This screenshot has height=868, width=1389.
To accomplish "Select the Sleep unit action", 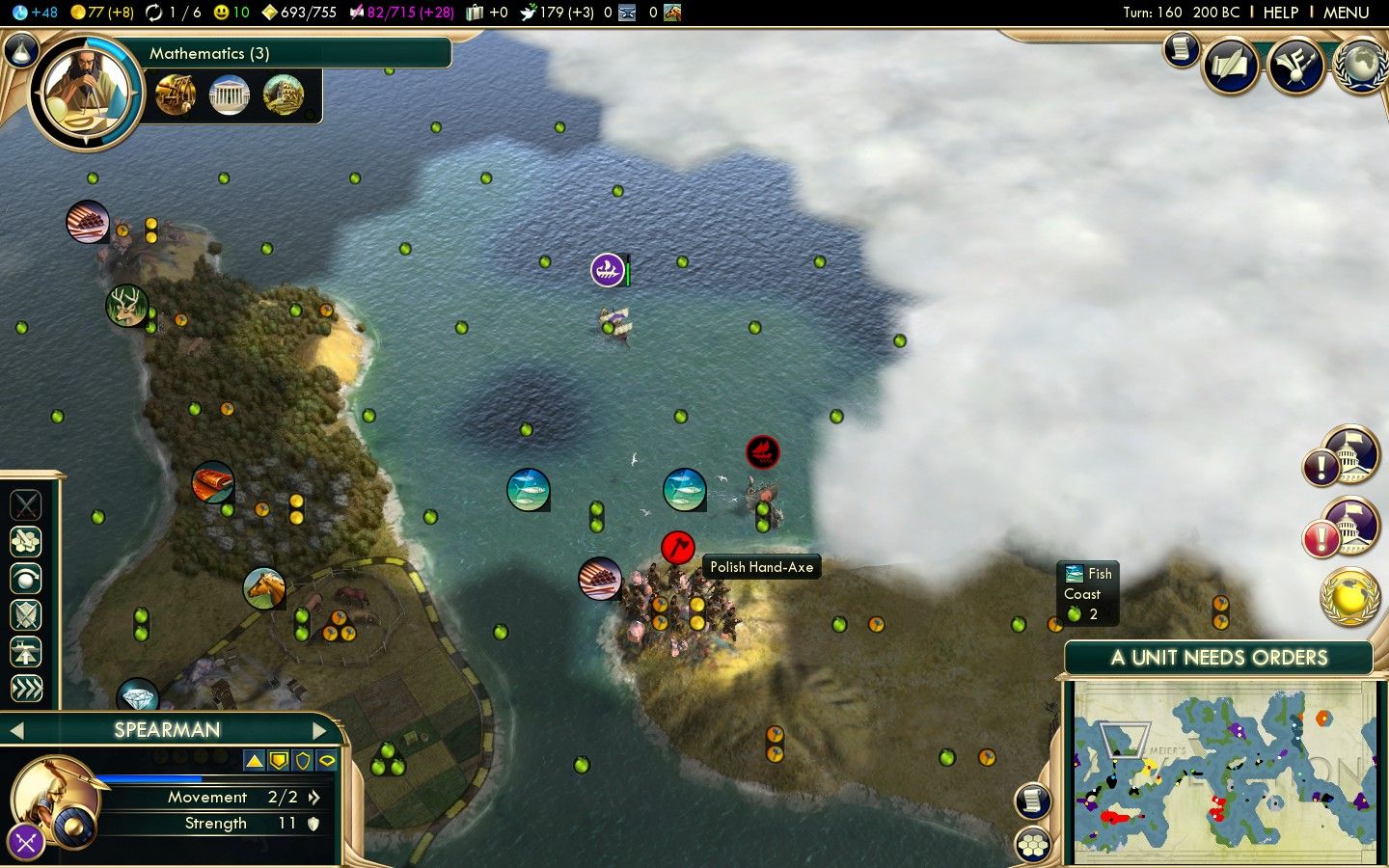I will pos(25,579).
